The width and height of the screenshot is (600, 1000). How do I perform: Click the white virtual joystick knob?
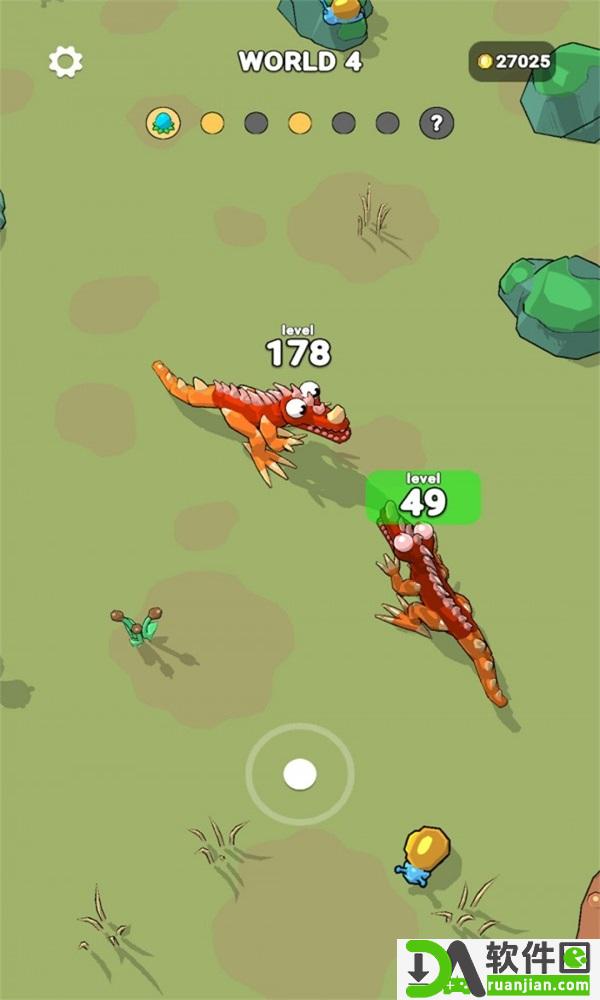[300, 774]
